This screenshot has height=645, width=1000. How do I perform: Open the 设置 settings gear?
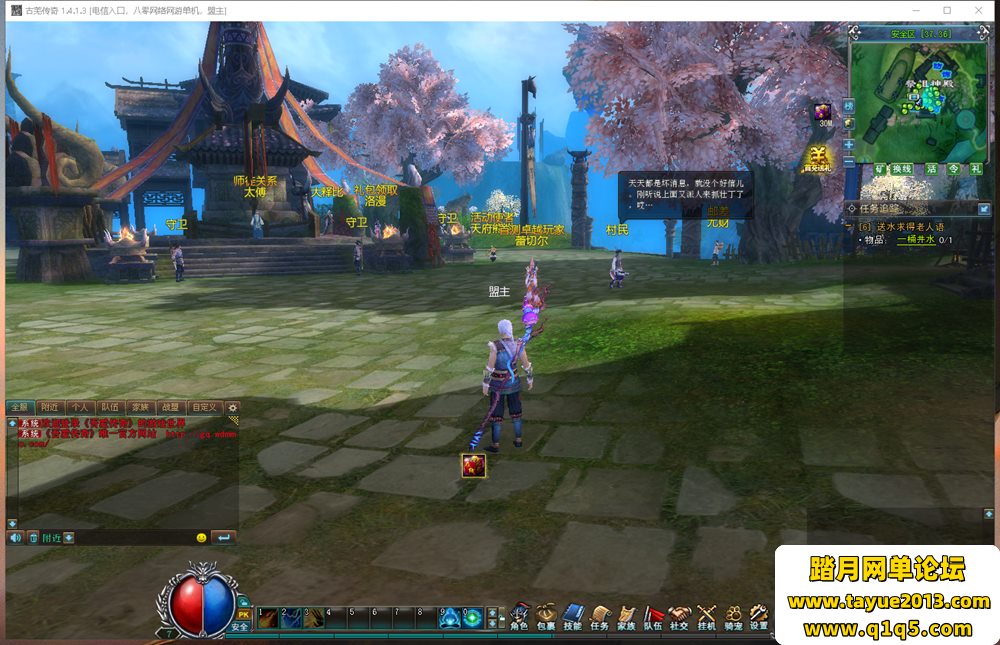click(x=759, y=616)
